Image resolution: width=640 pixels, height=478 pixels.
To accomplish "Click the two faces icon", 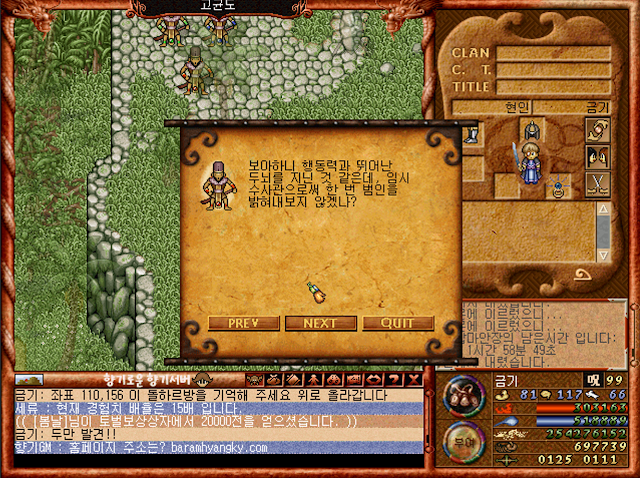I will click(598, 157).
